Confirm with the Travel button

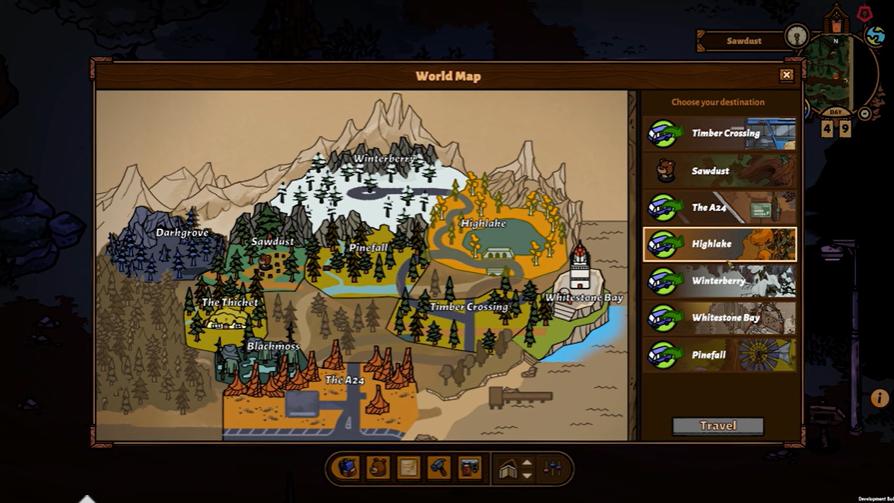717,426
